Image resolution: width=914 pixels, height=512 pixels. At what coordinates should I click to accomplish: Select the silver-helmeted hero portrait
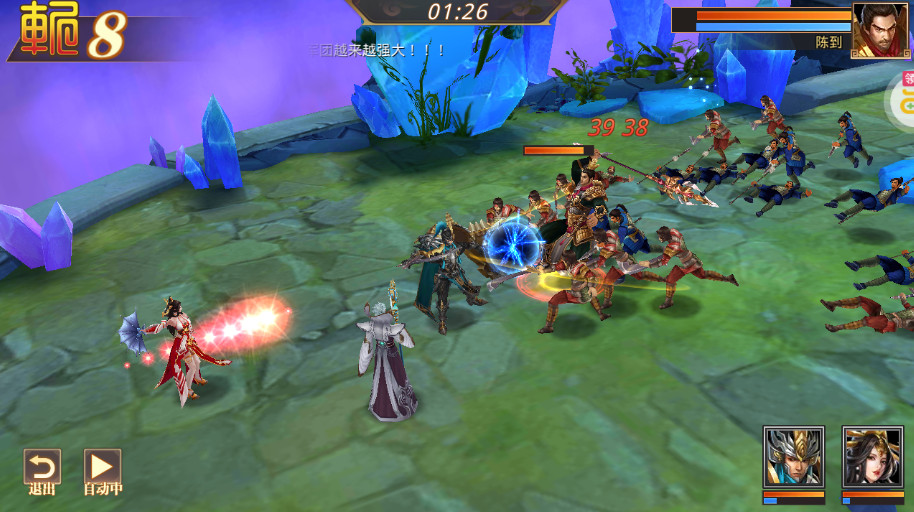tap(793, 458)
